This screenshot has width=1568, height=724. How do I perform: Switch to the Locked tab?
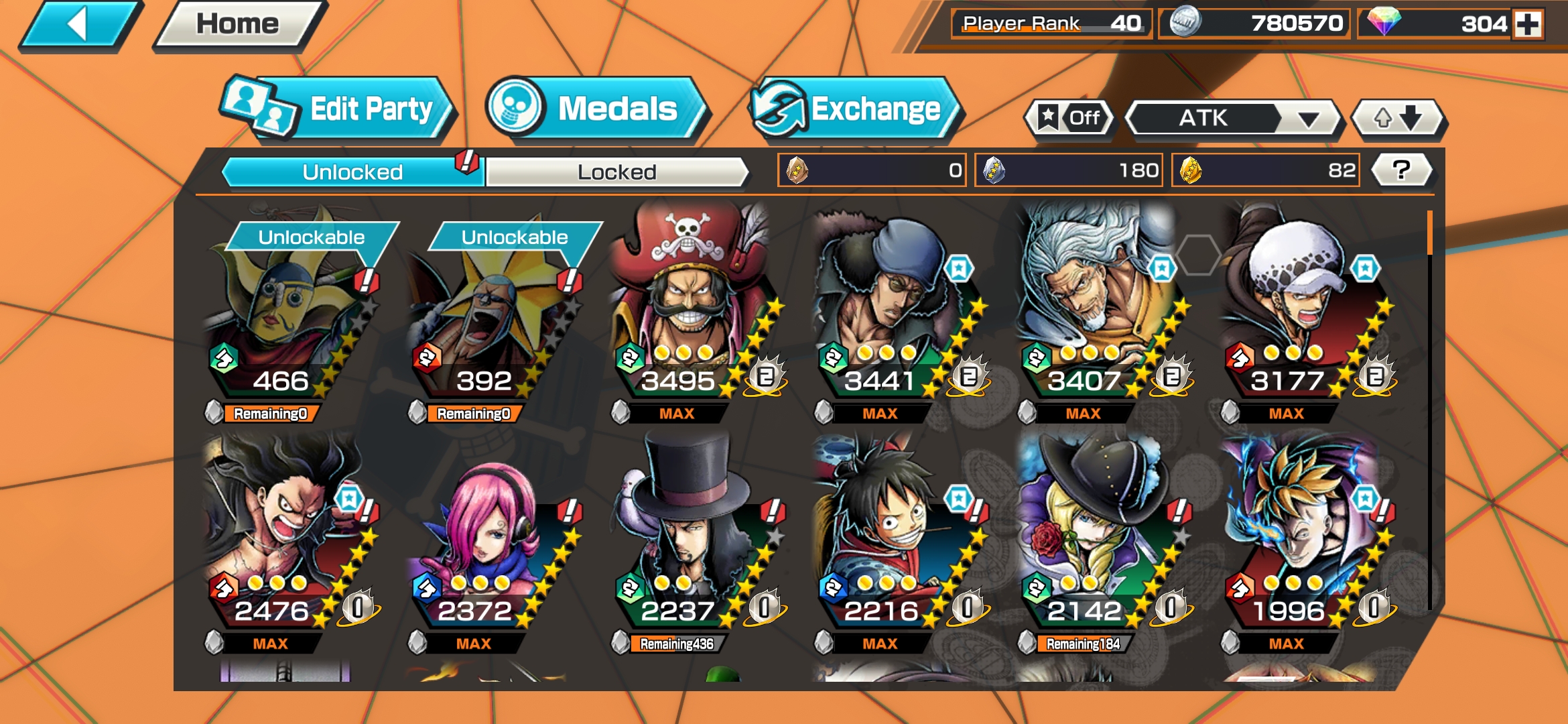click(616, 172)
